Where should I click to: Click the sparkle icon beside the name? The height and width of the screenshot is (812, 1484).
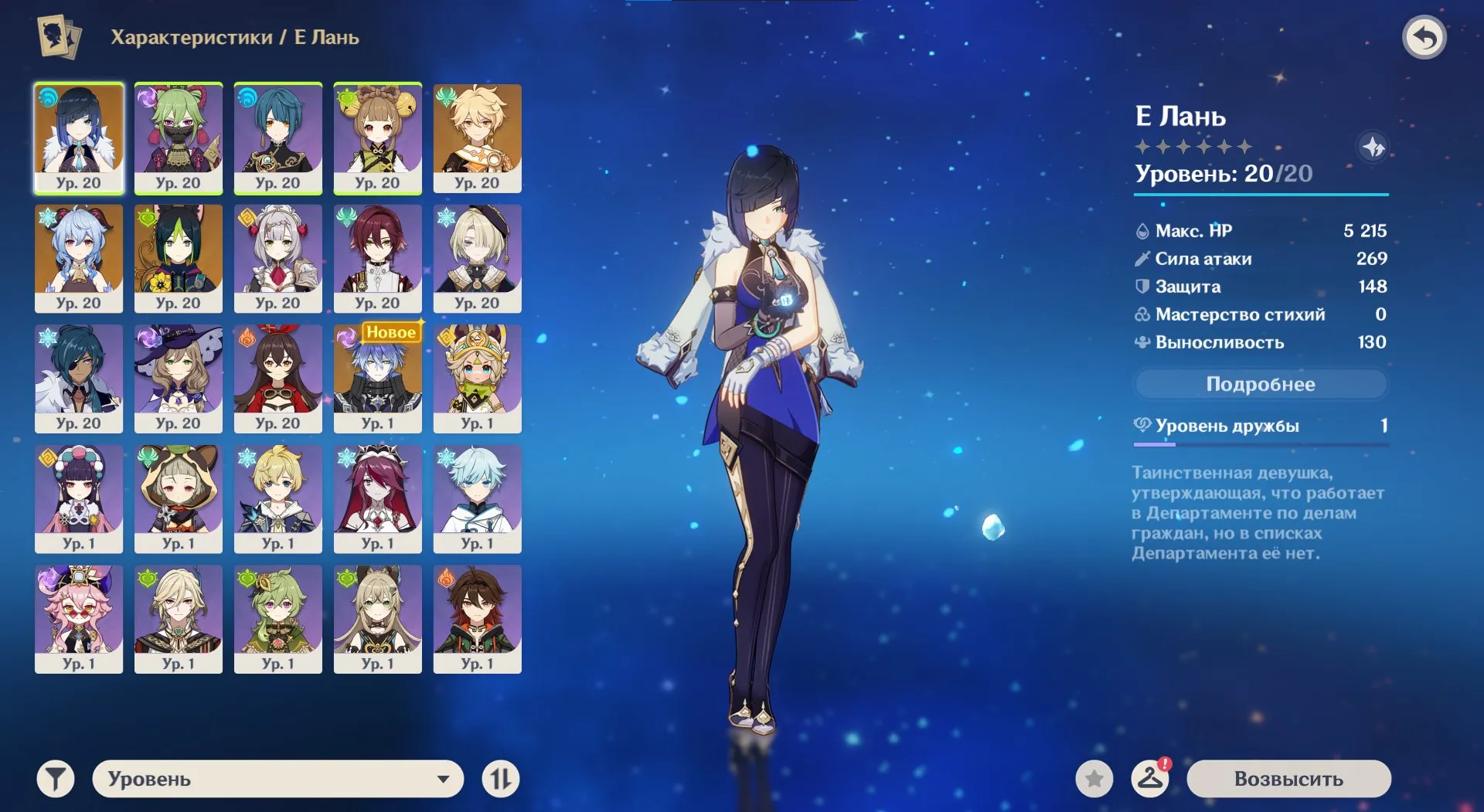[1373, 147]
